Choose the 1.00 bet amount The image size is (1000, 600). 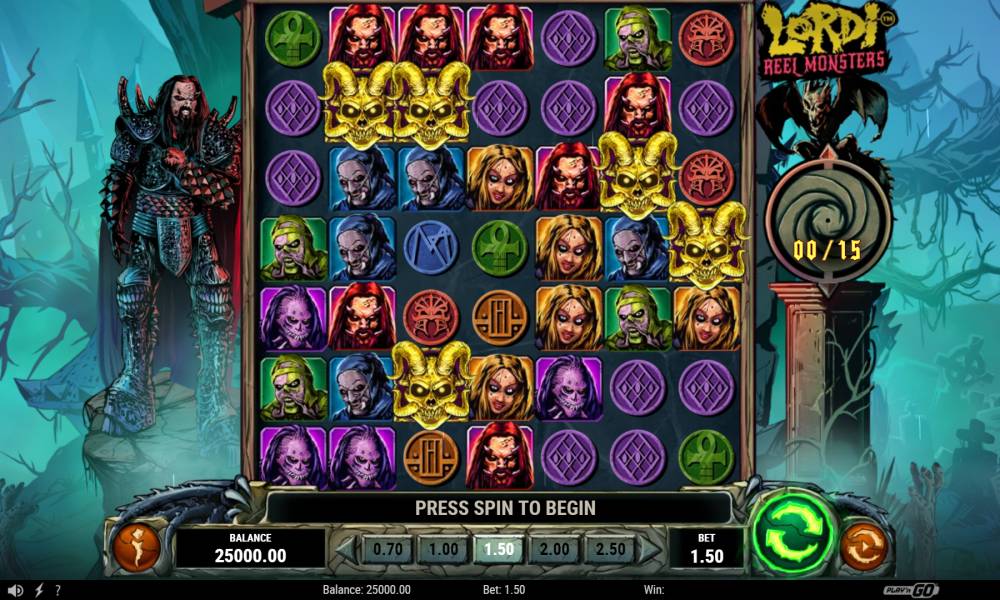(x=443, y=549)
